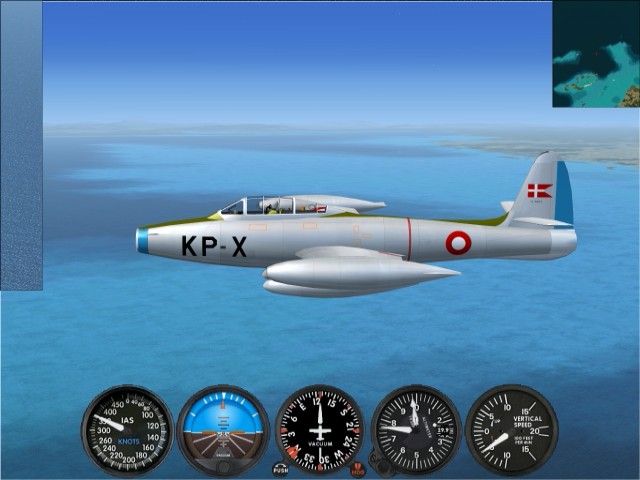This screenshot has height=480, width=640.
Task: Click the airspeed indicator gauge
Action: pos(127,430)
